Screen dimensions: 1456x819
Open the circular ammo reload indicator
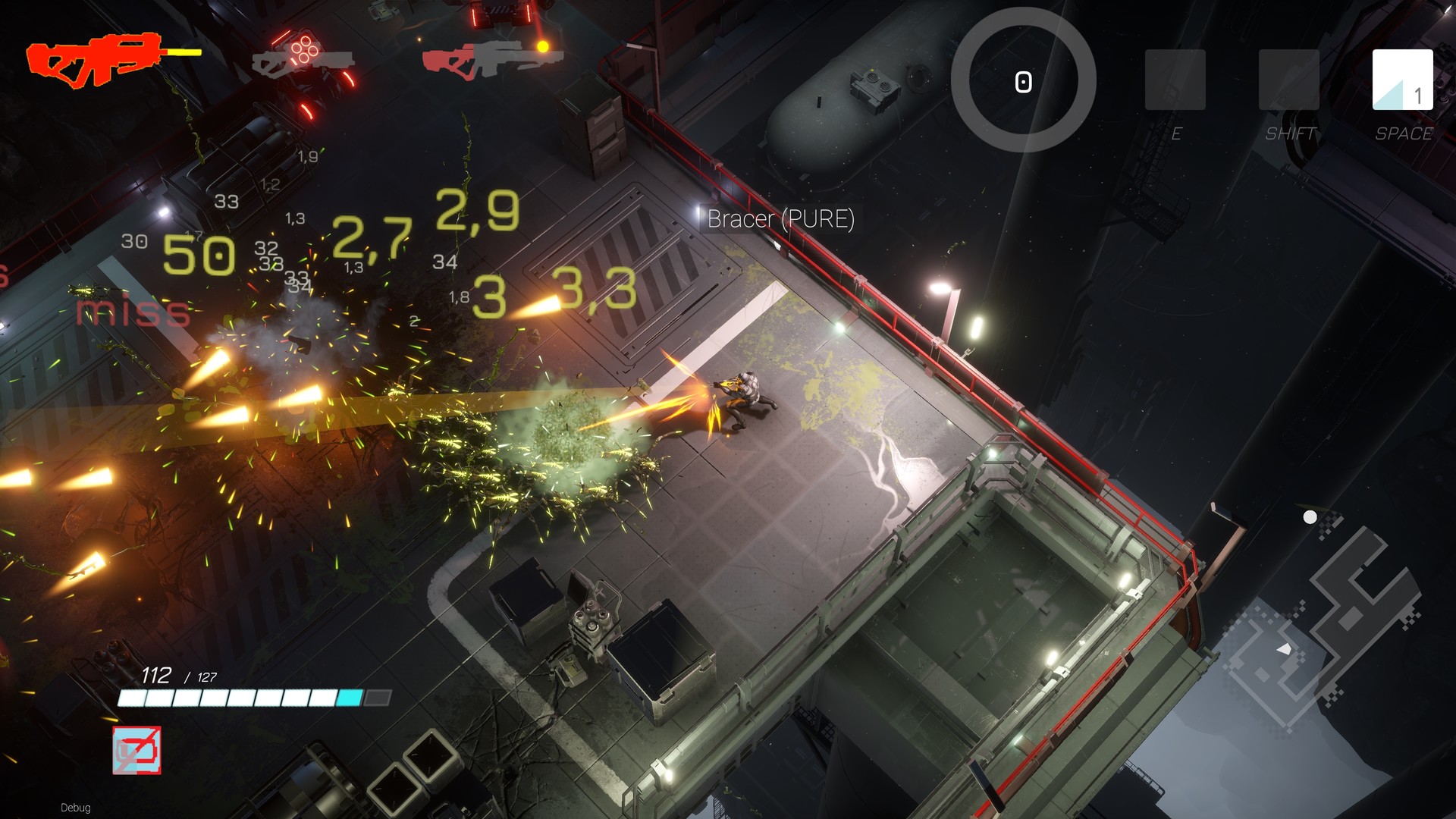[1024, 80]
